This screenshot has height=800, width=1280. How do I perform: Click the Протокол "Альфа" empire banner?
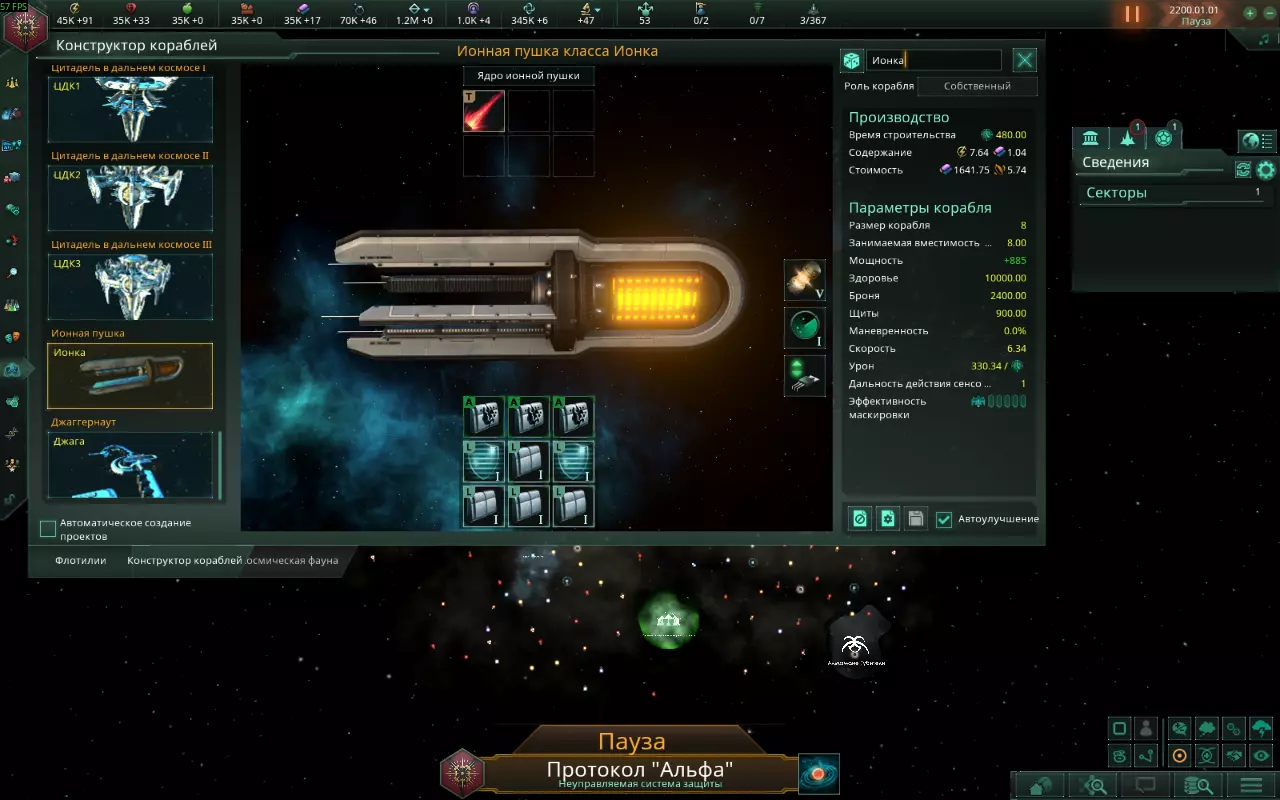(639, 771)
